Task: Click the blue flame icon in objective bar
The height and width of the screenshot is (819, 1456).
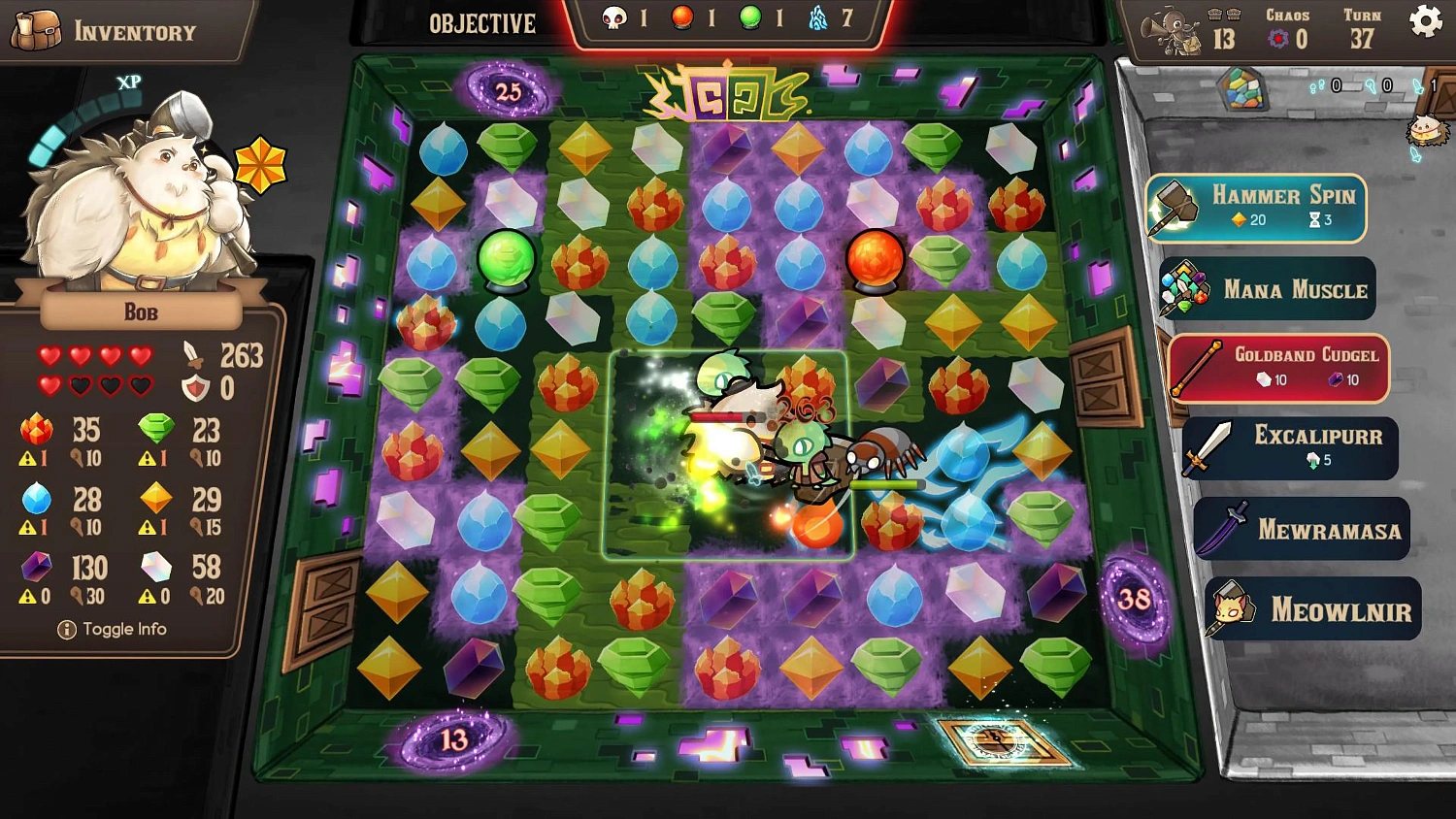Action: click(x=818, y=17)
